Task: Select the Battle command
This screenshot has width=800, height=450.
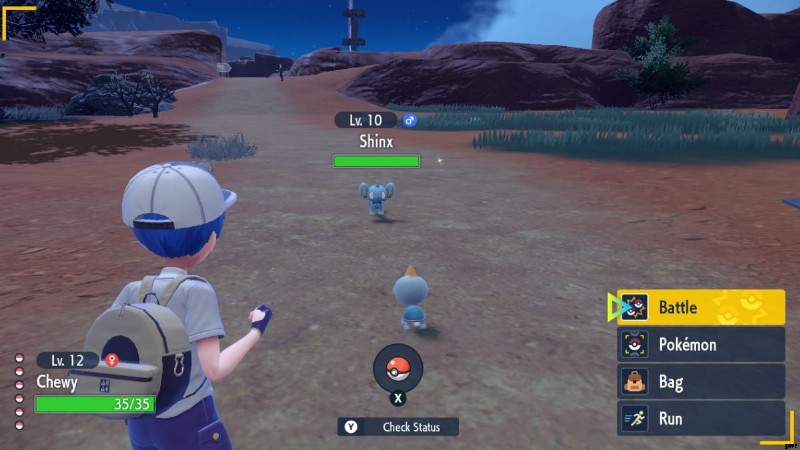Action: click(x=700, y=307)
